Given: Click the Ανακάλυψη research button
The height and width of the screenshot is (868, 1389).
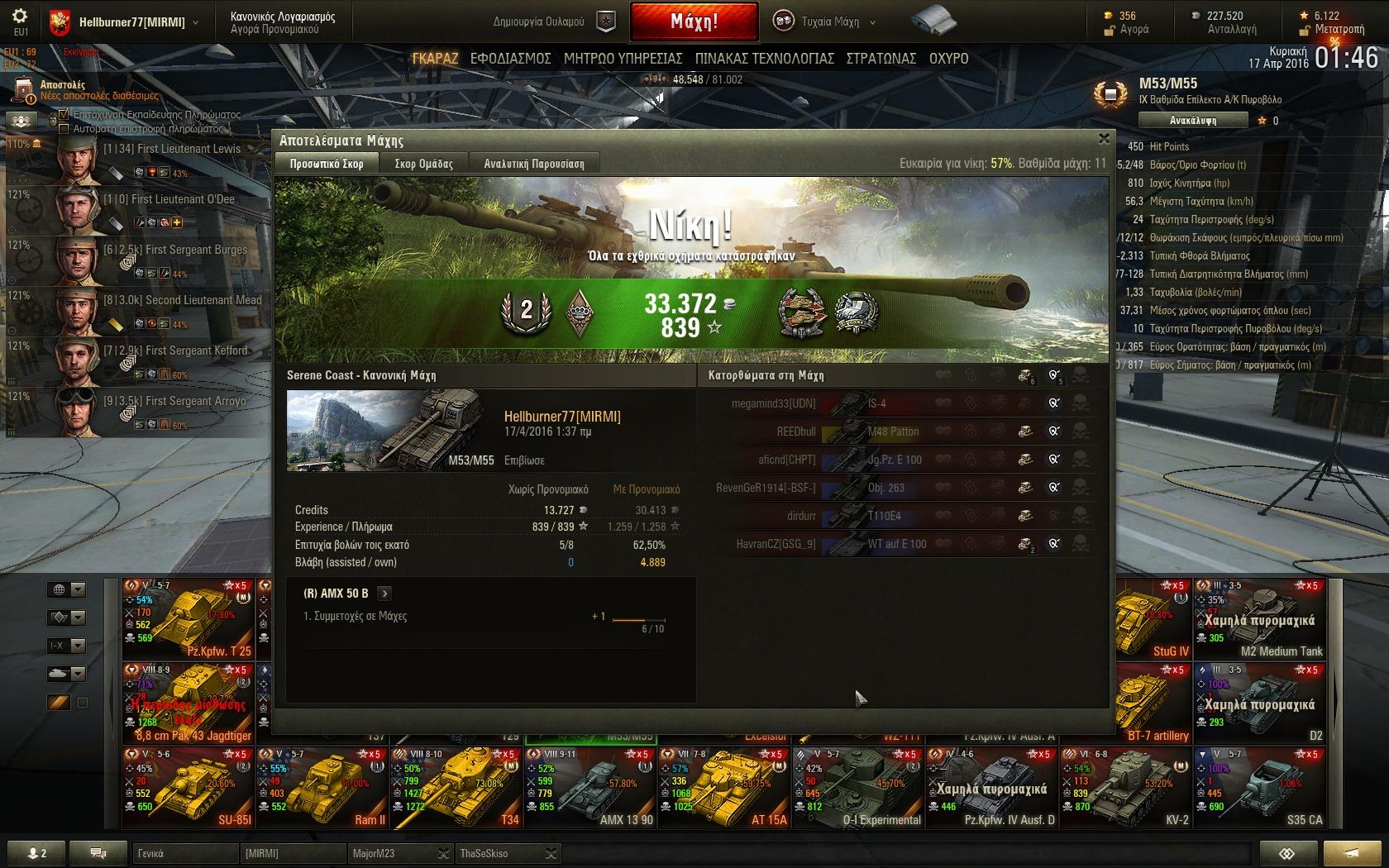Looking at the screenshot, I should pyautogui.click(x=1192, y=121).
